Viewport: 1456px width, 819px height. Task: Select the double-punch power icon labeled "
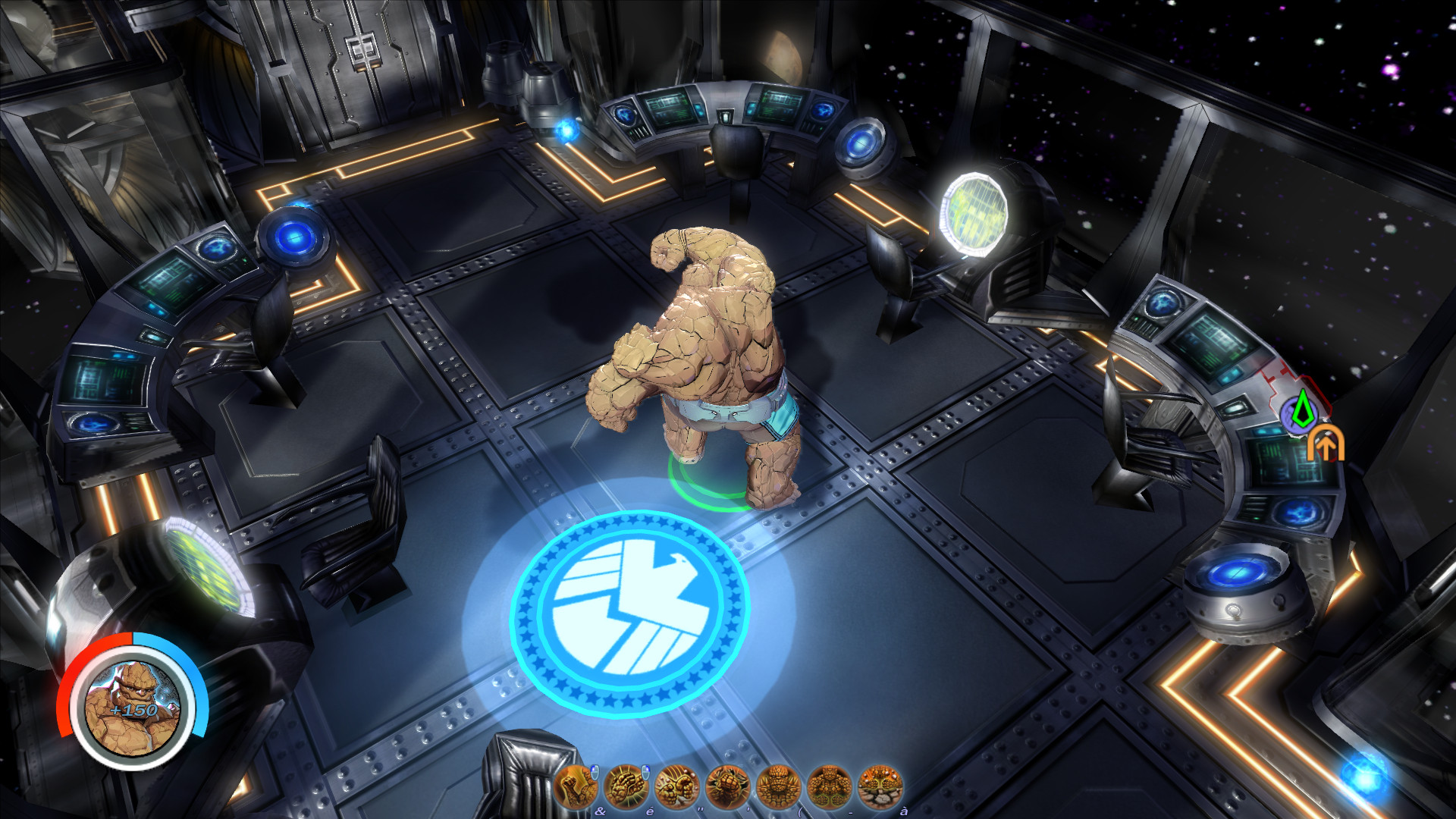coord(677,785)
